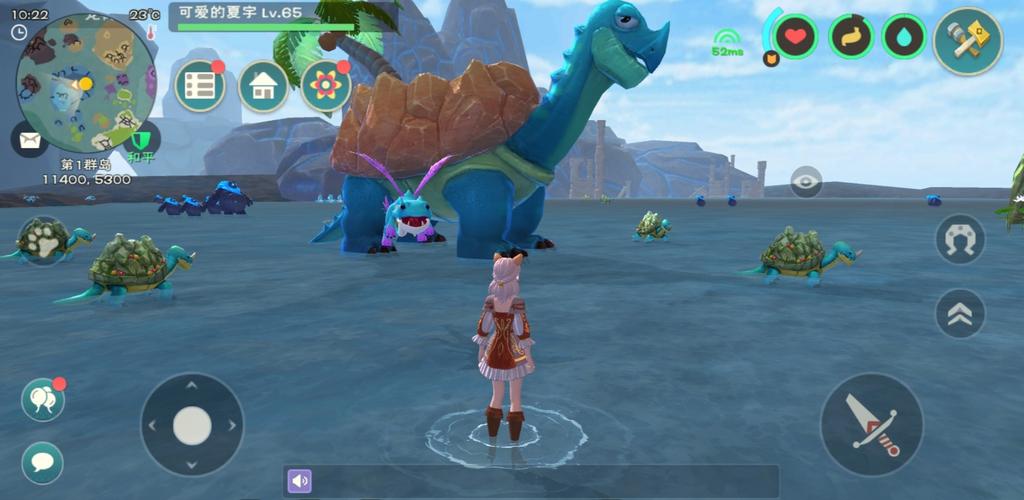Attack with the sword button
This screenshot has width=1024, height=500.
click(x=871, y=425)
